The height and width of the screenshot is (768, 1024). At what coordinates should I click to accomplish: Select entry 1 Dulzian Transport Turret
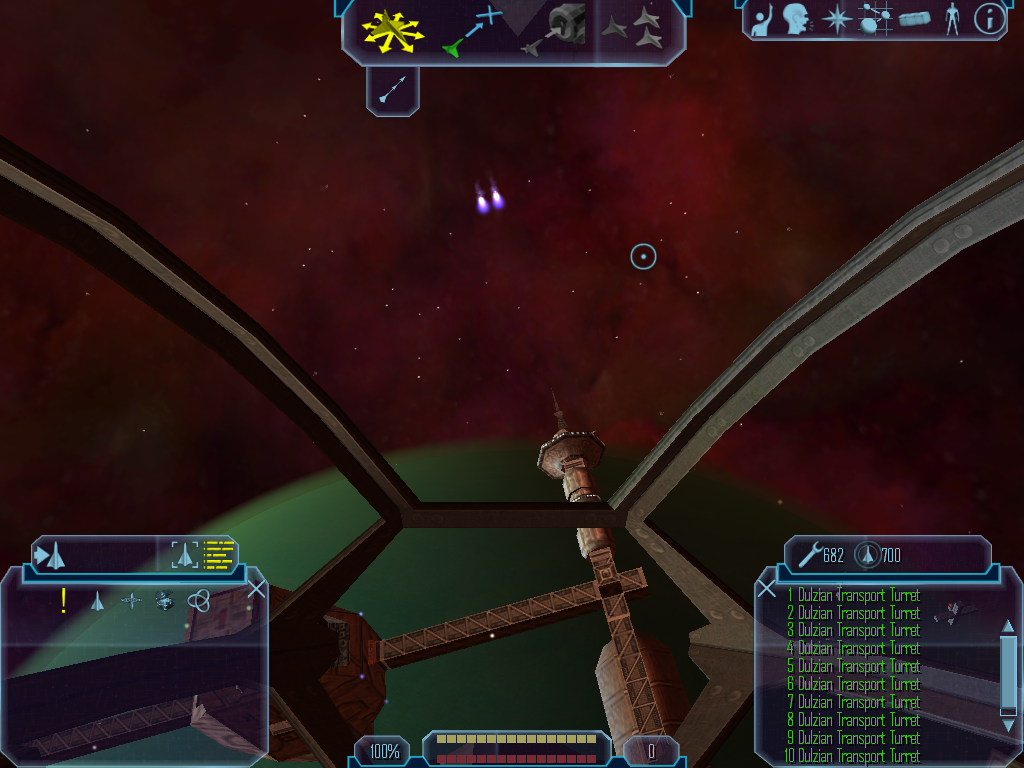[855, 595]
